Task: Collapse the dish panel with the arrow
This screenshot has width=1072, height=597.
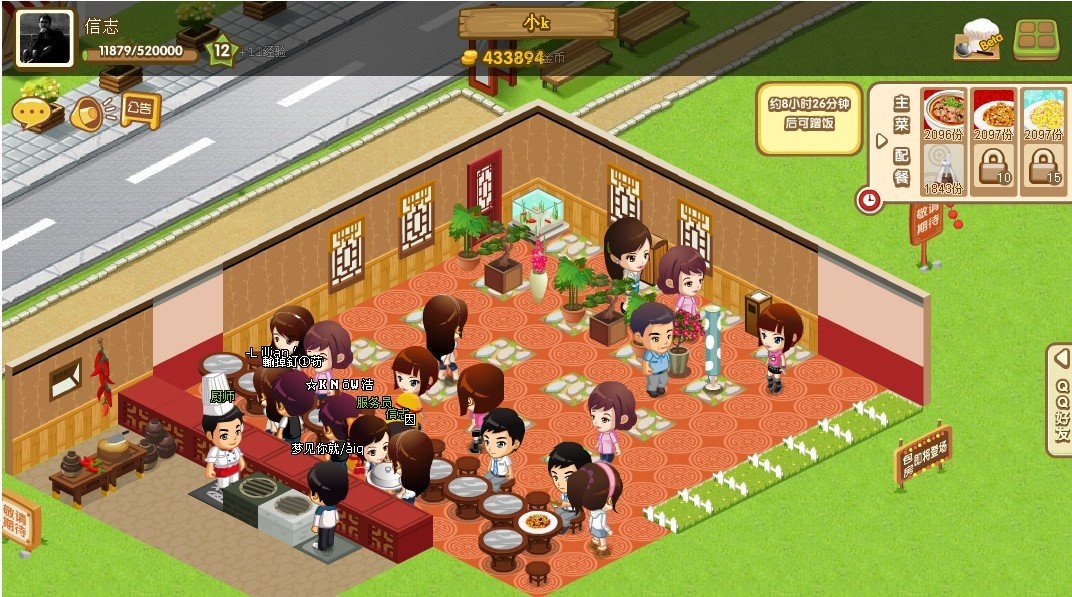Action: (x=881, y=140)
